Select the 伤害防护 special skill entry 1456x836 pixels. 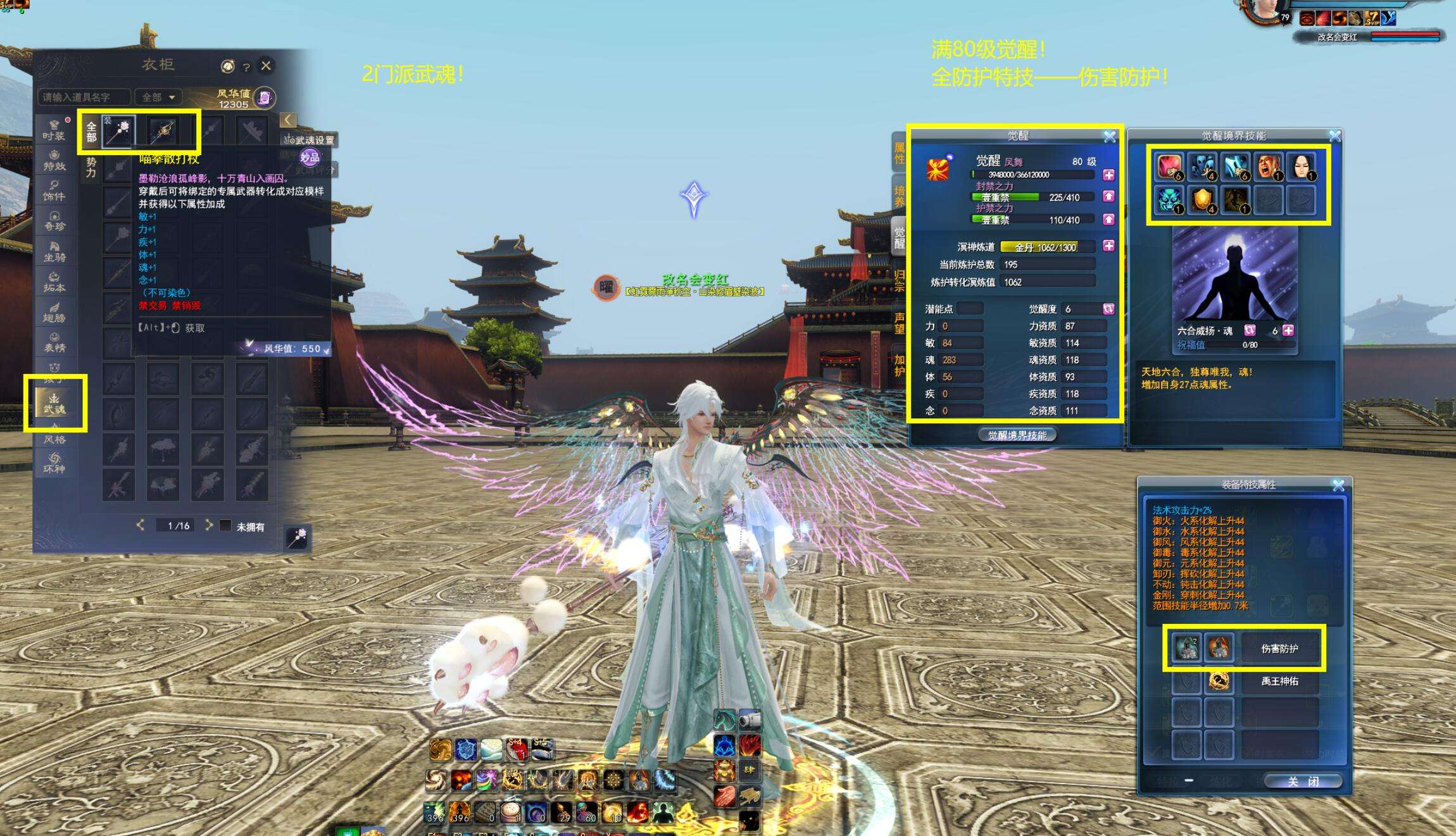tap(1279, 649)
